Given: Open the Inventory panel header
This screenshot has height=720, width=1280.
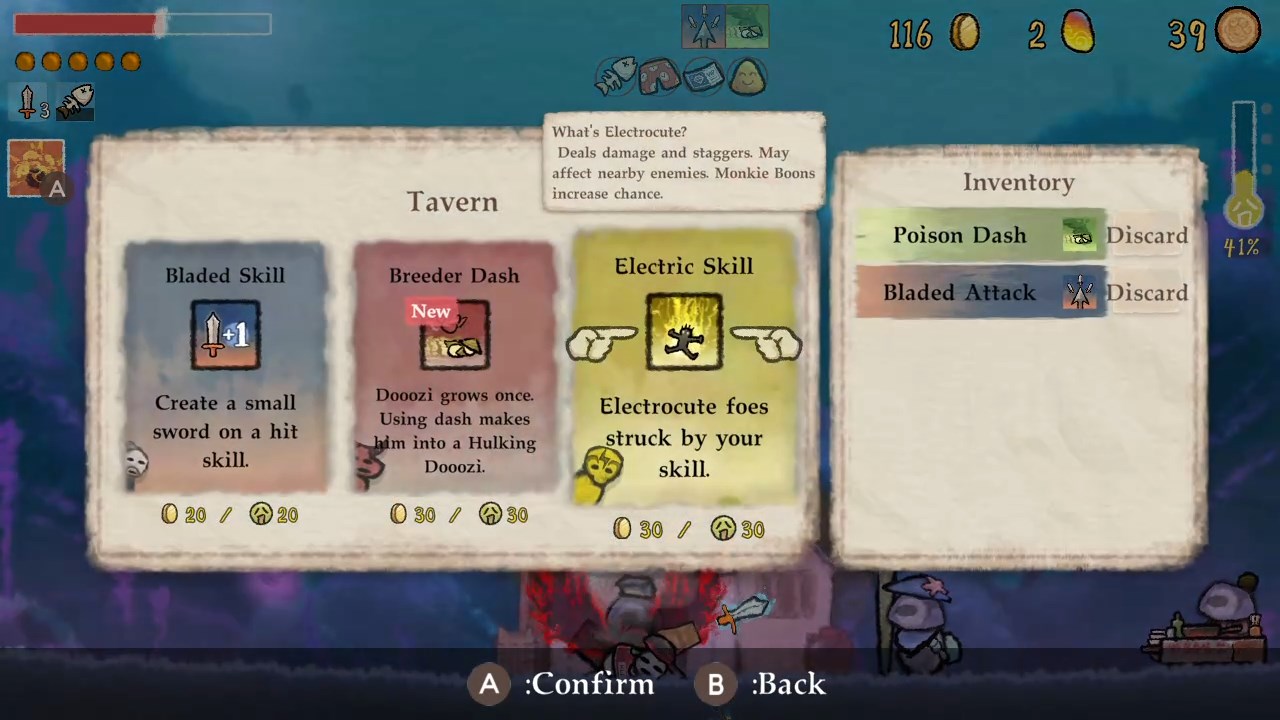Looking at the screenshot, I should [1018, 182].
